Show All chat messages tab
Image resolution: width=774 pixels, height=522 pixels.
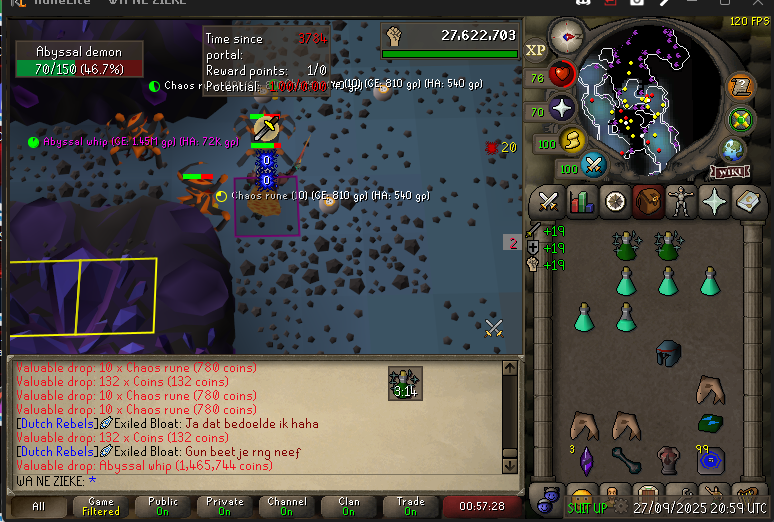pyautogui.click(x=39, y=506)
